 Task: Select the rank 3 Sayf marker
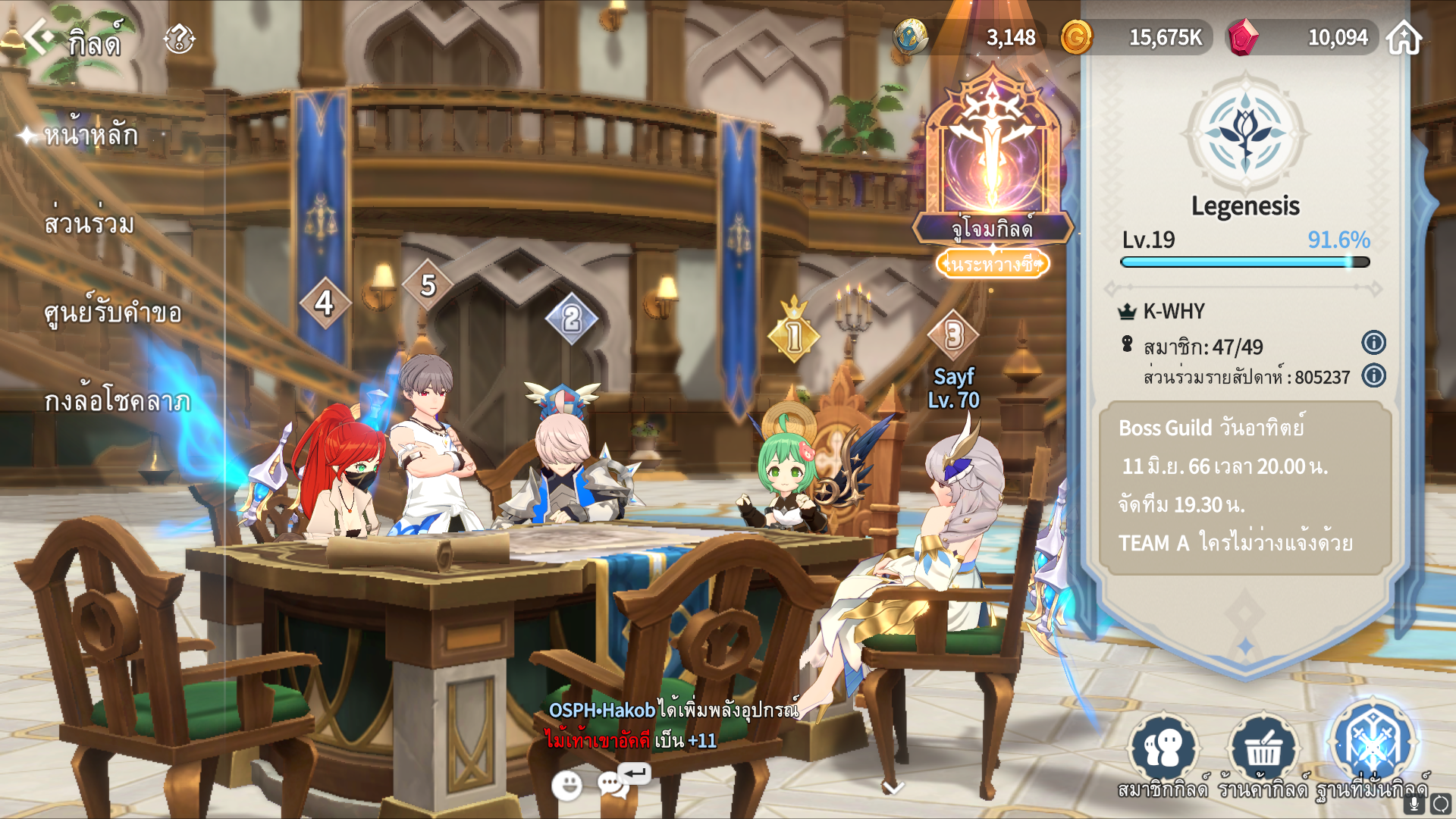(954, 336)
